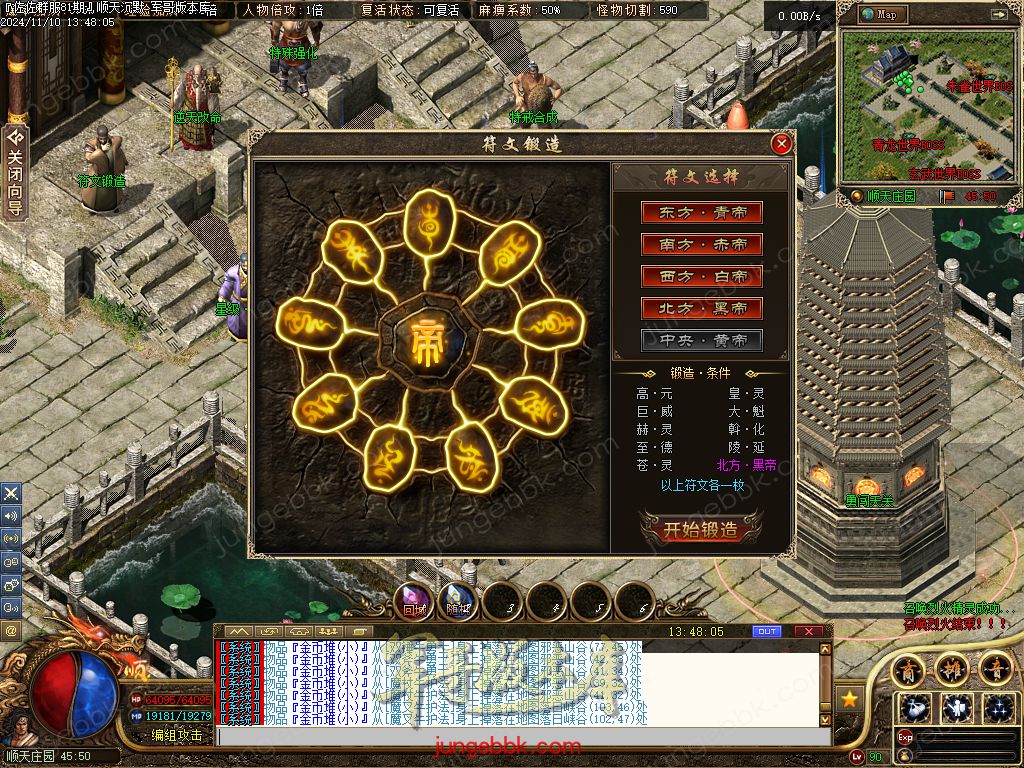Click the OUT button on the chat bar
The image size is (1024, 768).
[767, 631]
